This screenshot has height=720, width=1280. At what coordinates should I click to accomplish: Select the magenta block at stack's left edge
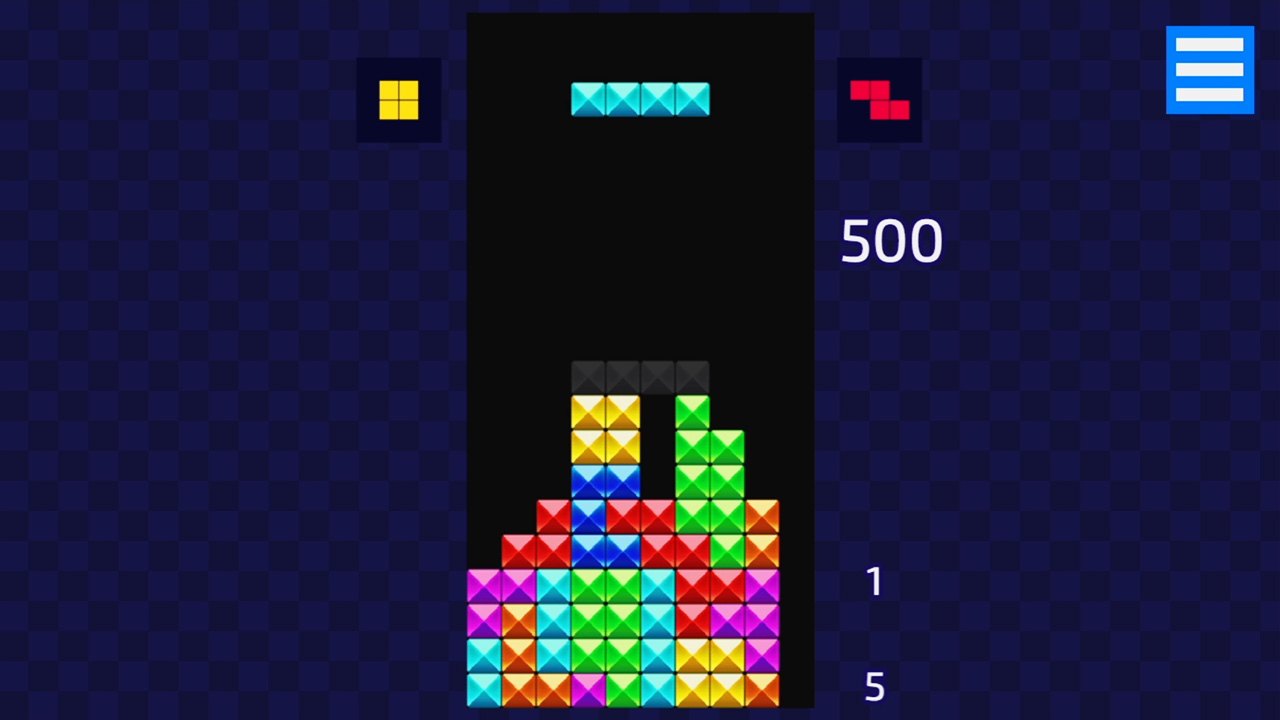[x=483, y=585]
